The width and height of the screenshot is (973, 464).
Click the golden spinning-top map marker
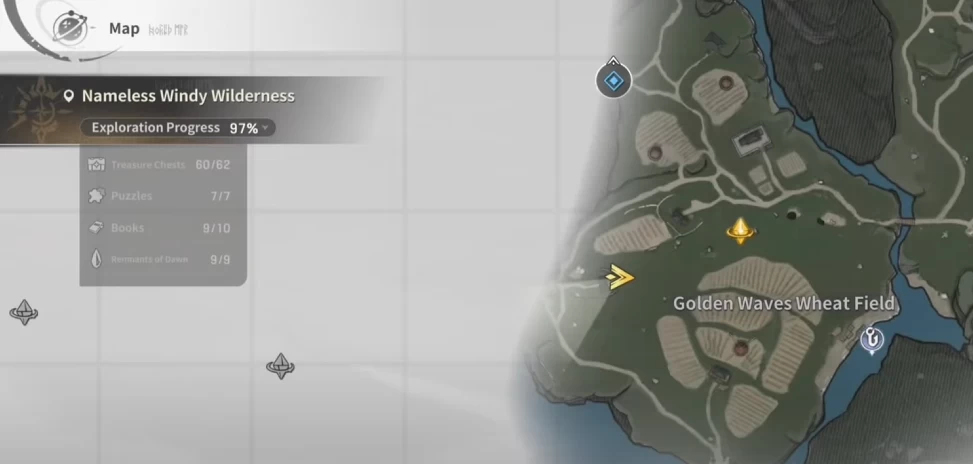(740, 231)
